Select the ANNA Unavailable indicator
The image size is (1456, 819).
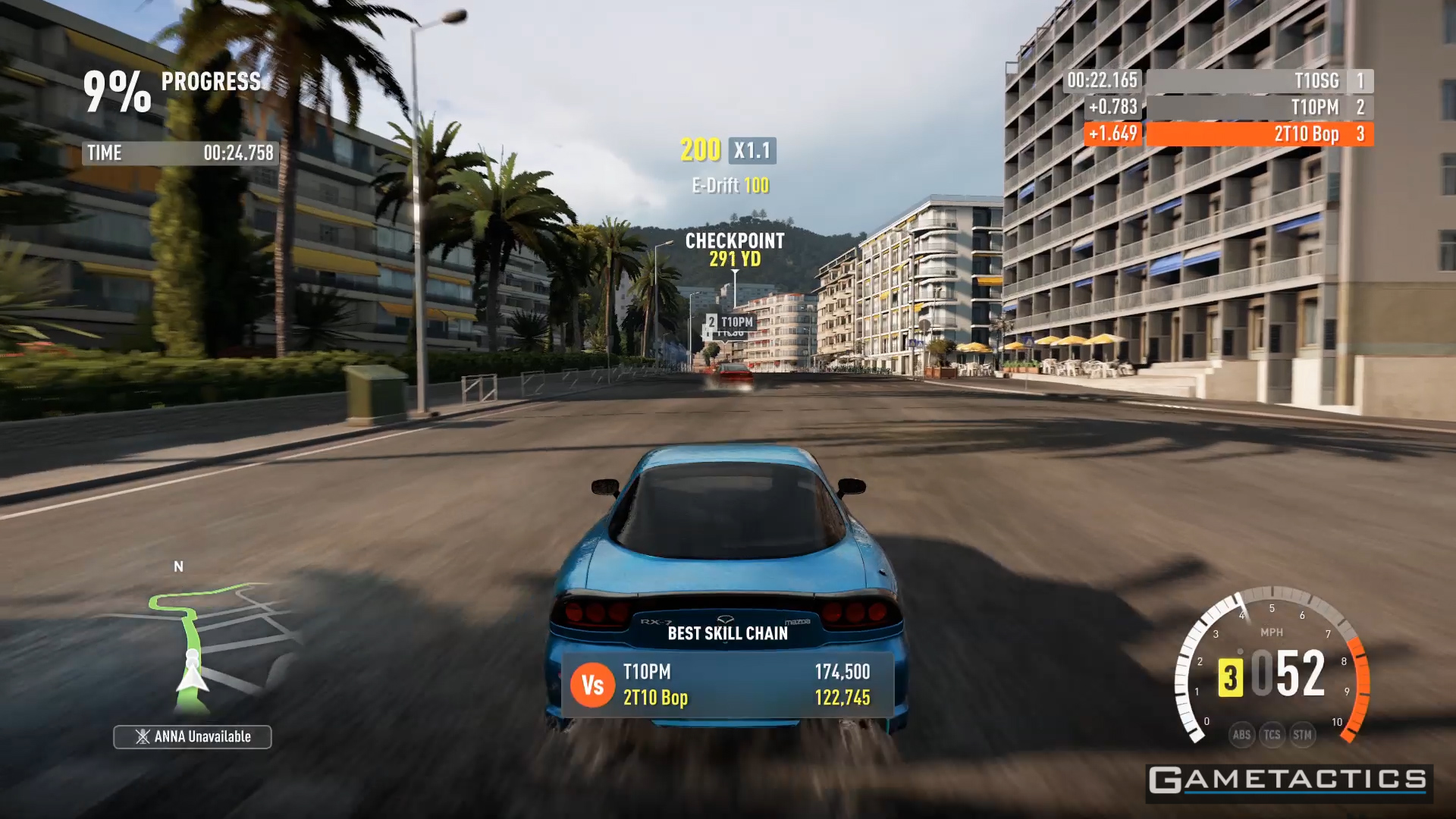click(193, 736)
